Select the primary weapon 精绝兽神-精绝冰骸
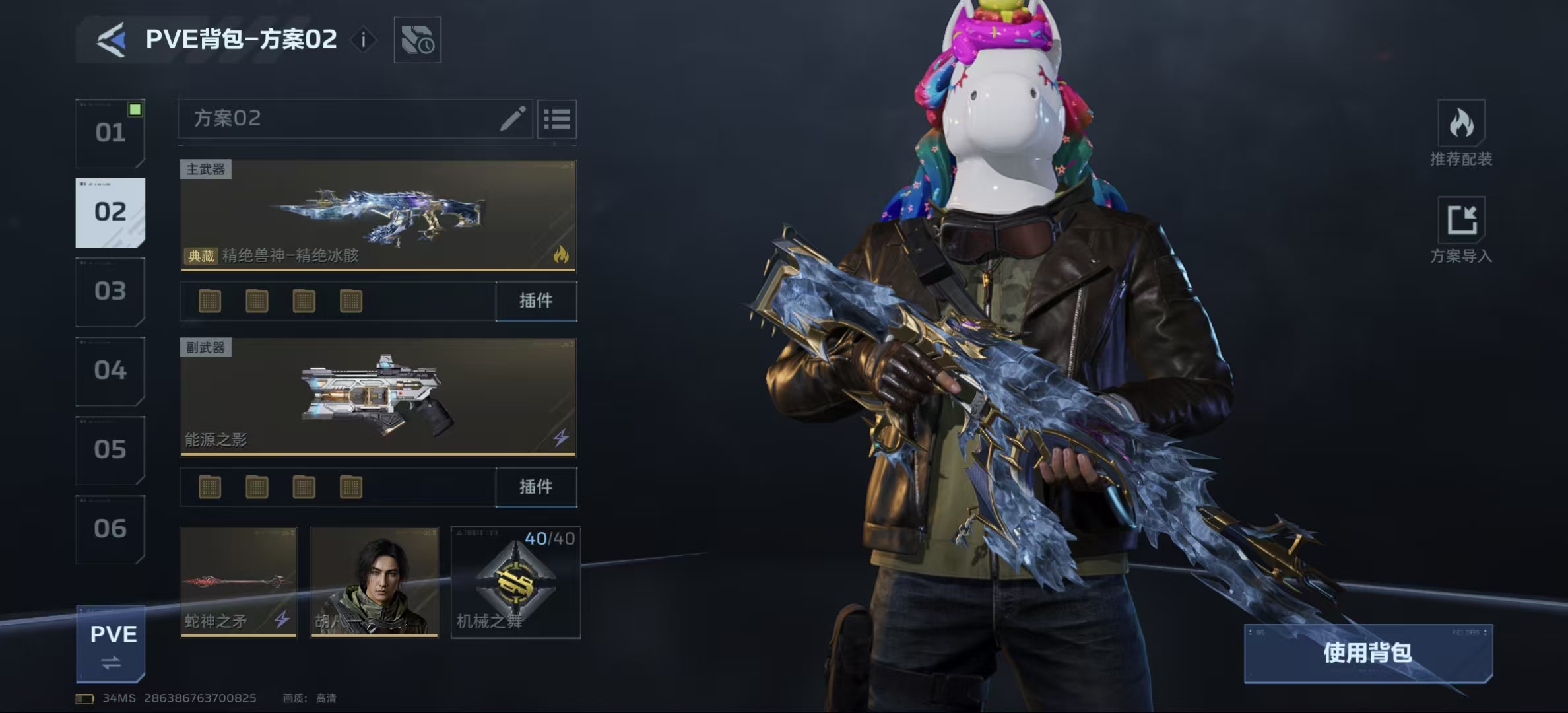The width and height of the screenshot is (1568, 713). 377,215
